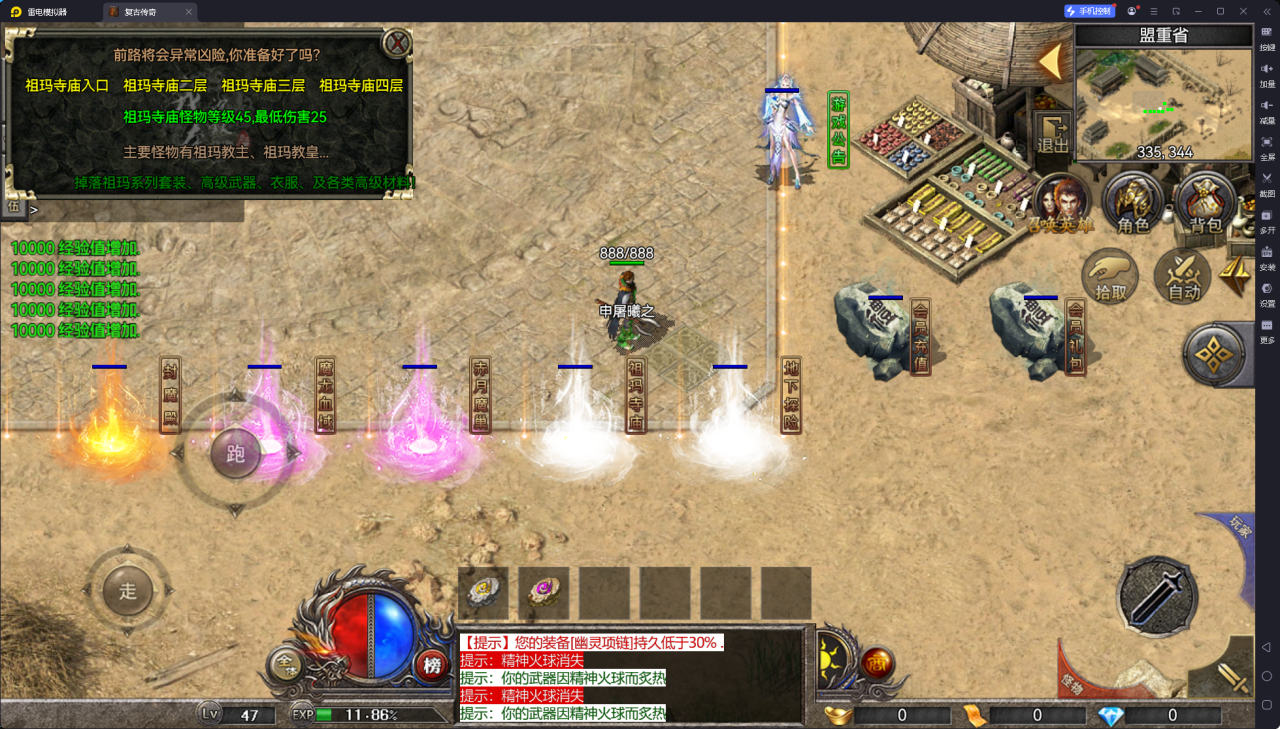The height and width of the screenshot is (729, 1280).
Task: Go to 祖玛寺庙四层
Action: (361, 86)
